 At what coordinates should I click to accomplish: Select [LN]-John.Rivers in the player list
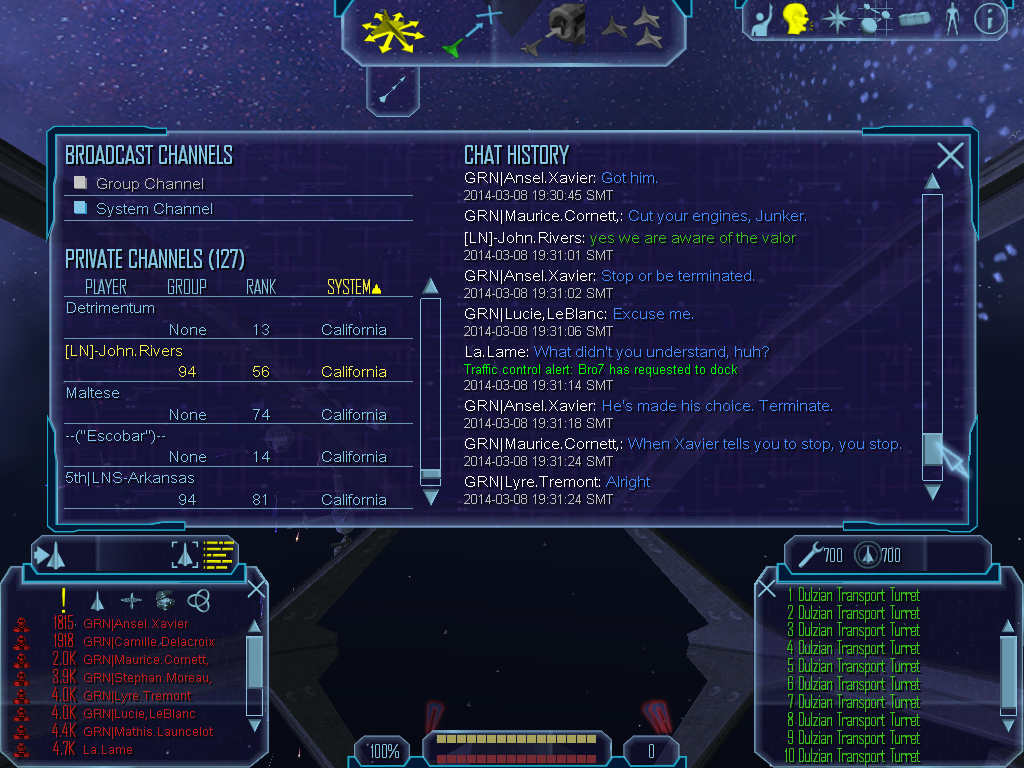tap(124, 351)
